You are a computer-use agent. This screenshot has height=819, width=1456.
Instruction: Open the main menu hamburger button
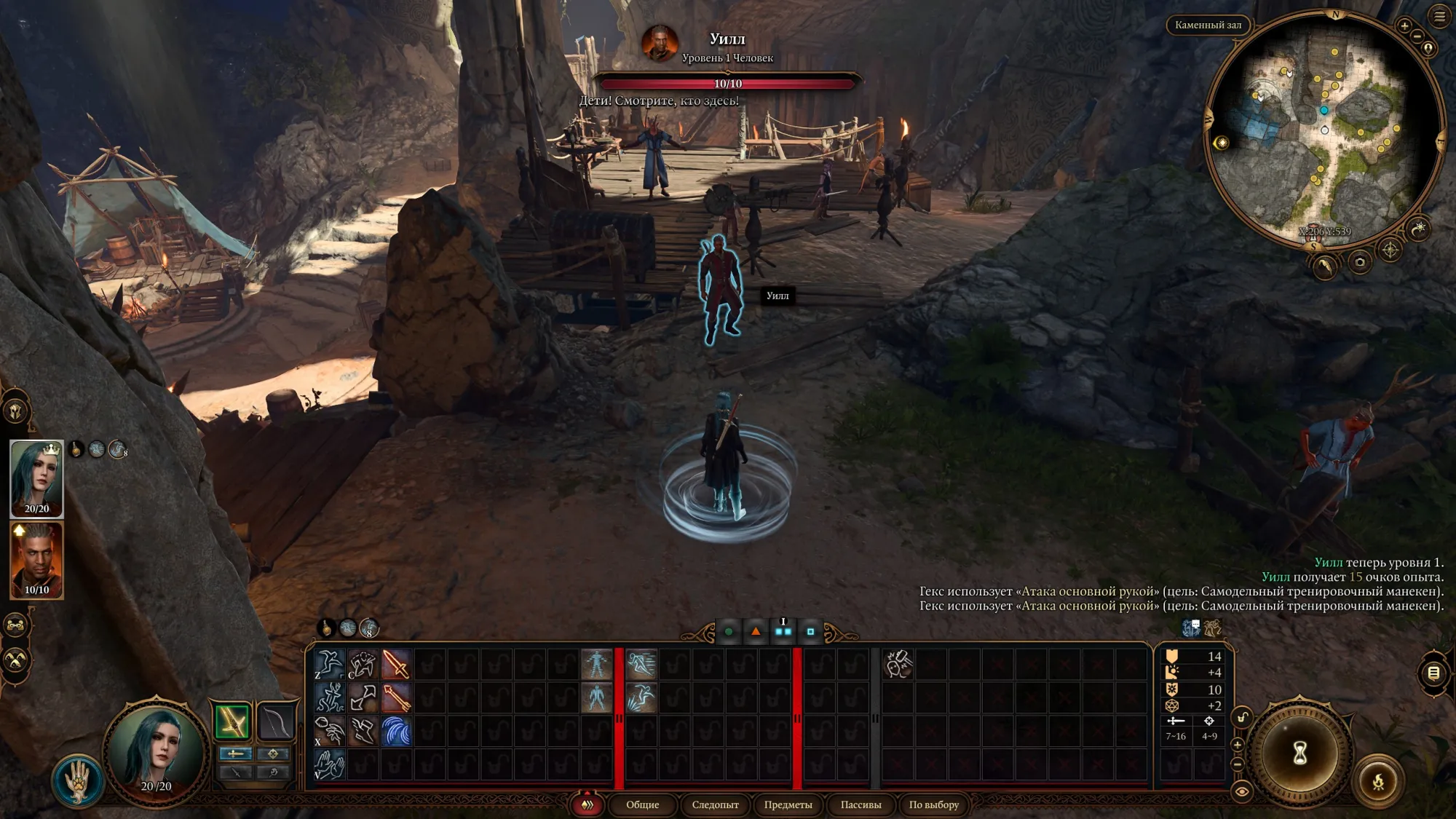[1439, 17]
